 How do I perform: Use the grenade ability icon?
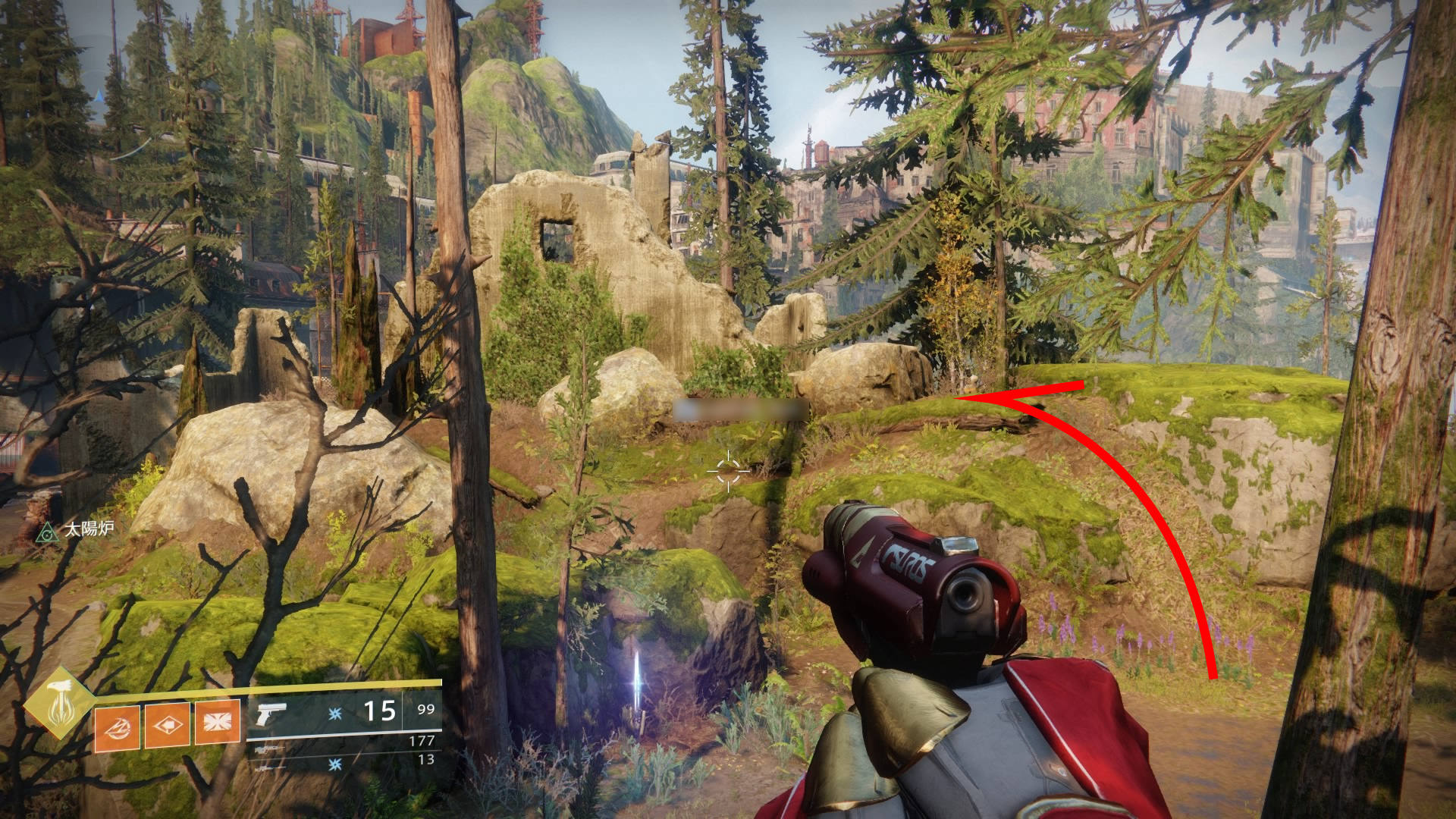[117, 726]
